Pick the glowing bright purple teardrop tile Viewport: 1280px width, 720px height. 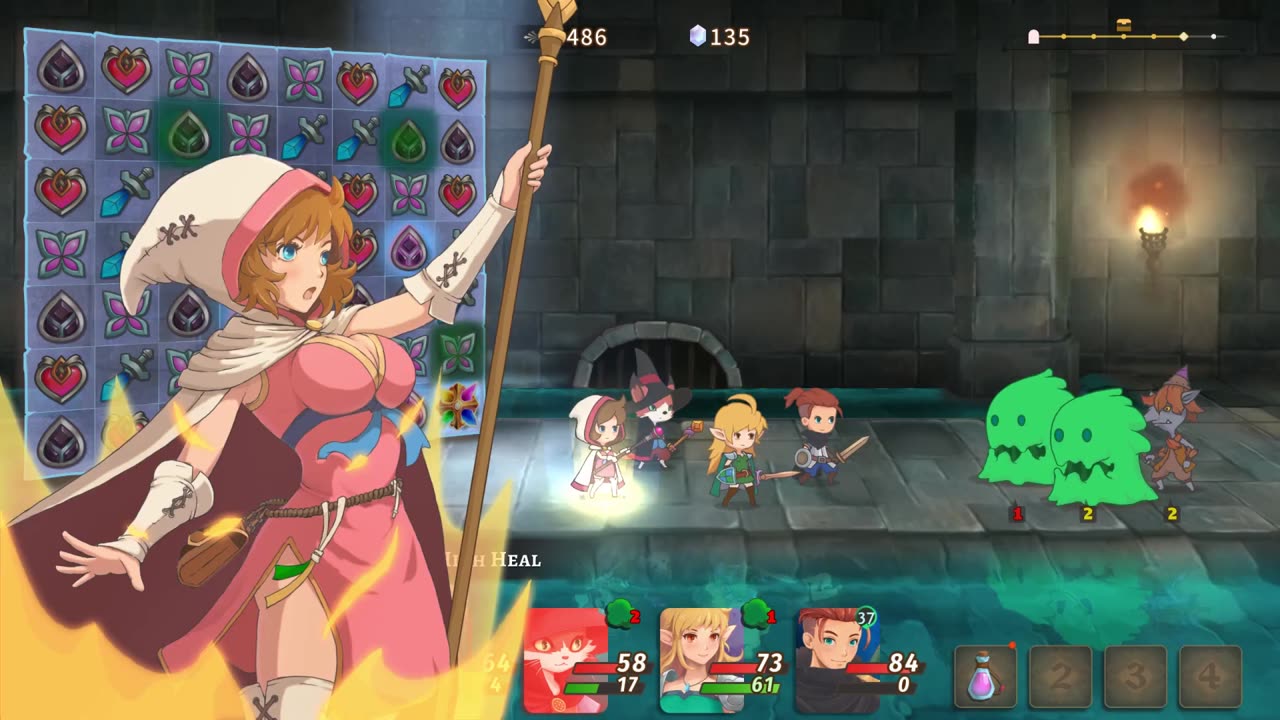coord(408,248)
